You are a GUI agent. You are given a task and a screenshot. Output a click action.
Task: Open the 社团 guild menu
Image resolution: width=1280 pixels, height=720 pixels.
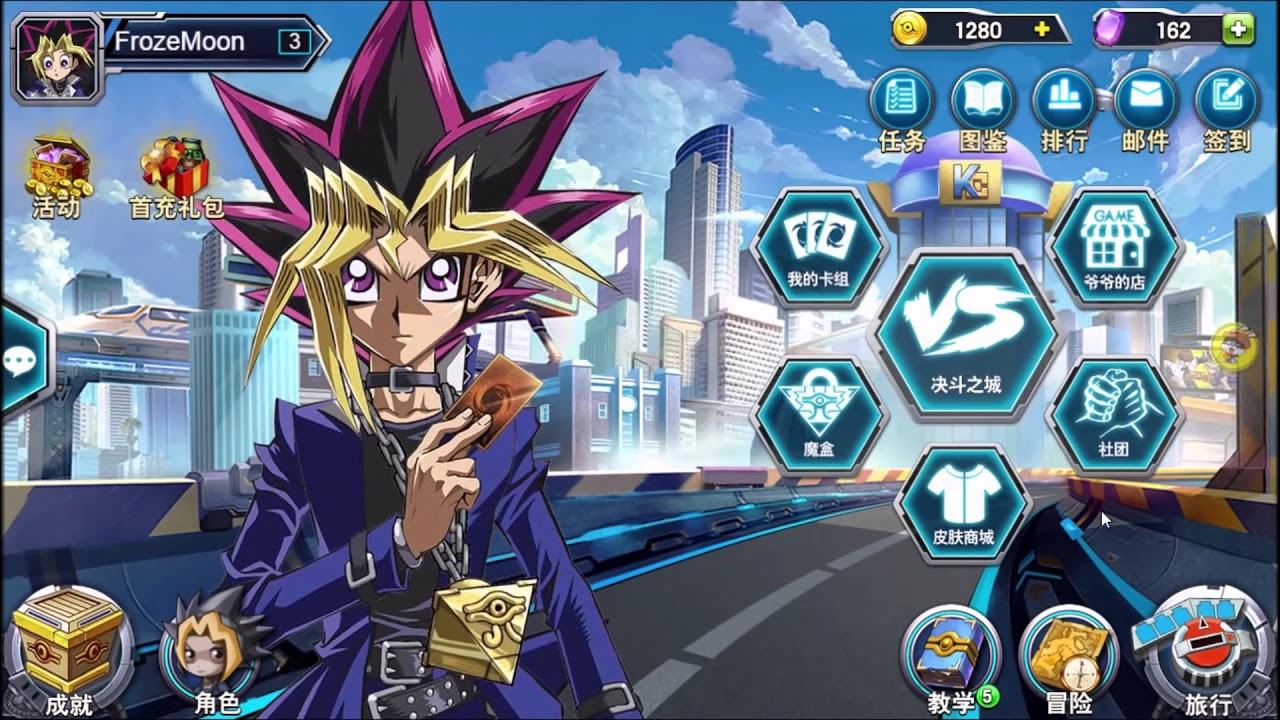coord(1113,415)
